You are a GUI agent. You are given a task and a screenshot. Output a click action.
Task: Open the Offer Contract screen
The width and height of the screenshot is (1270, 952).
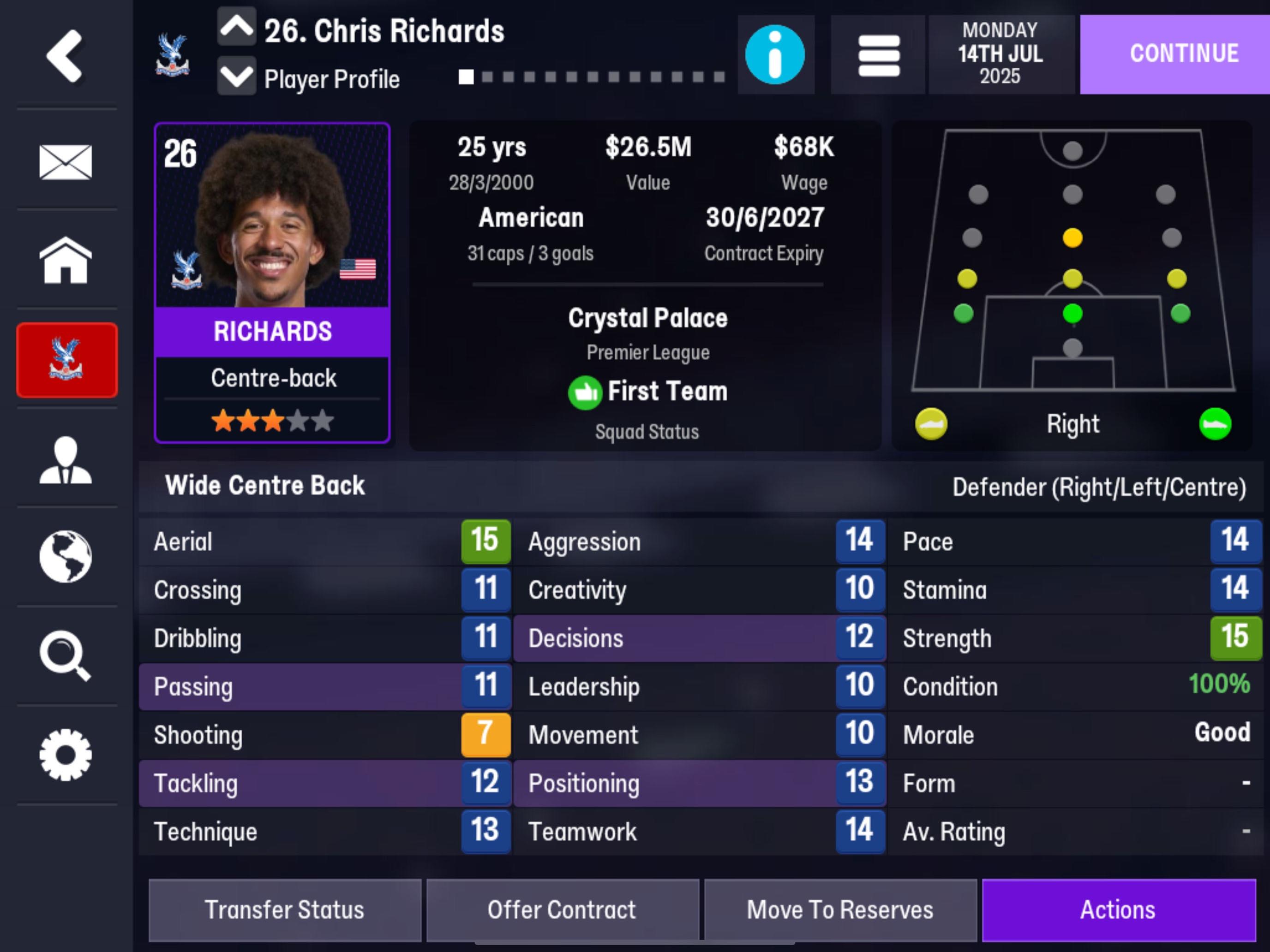point(561,910)
